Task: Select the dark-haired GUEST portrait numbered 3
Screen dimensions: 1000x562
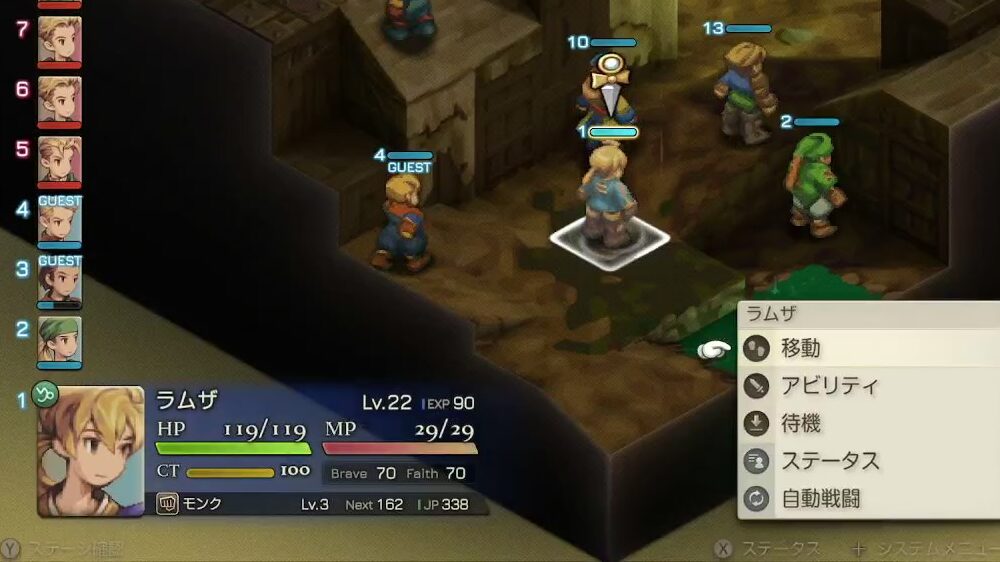Action: pos(60,281)
